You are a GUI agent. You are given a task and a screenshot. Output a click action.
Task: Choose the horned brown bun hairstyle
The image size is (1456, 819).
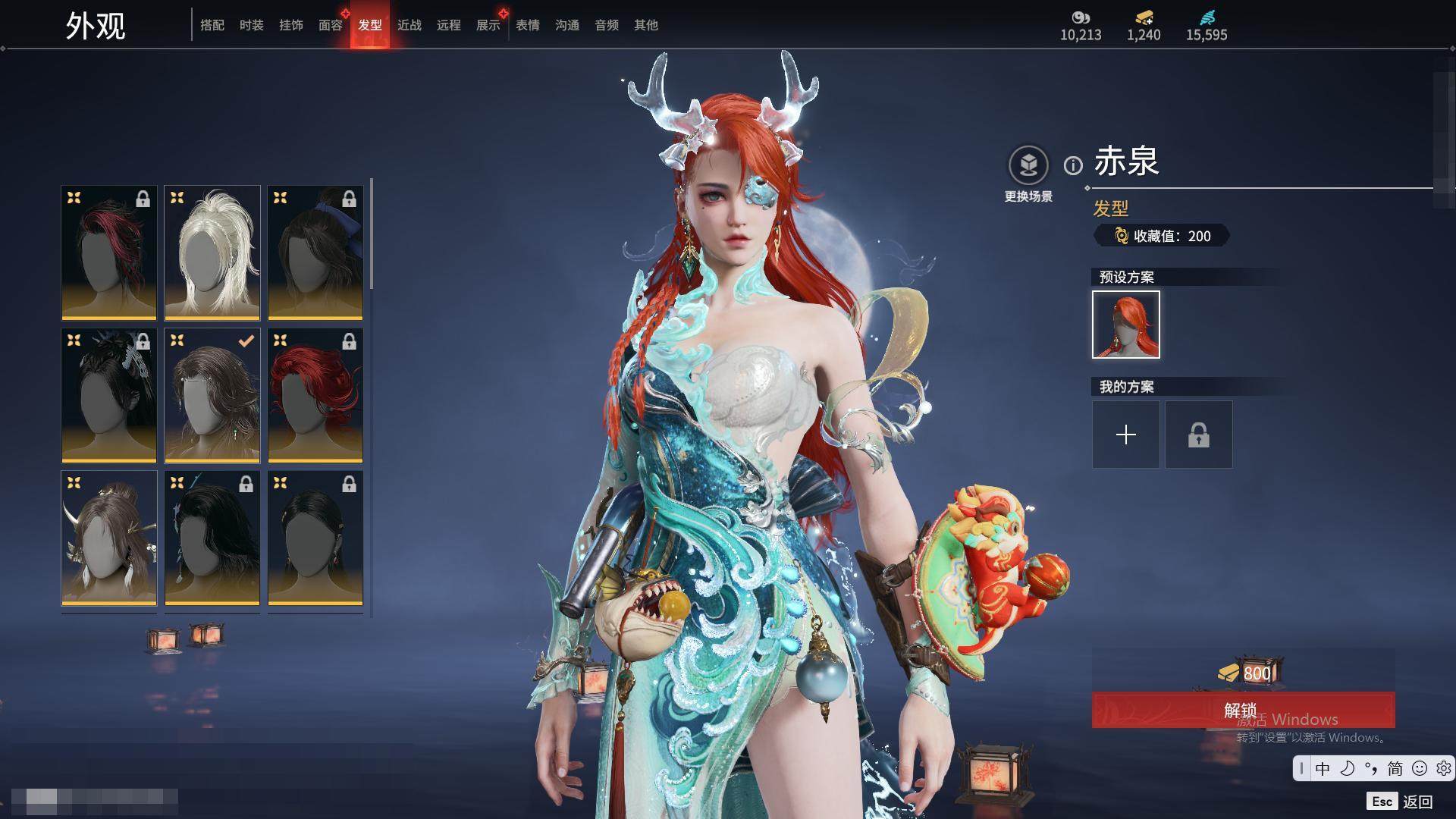point(109,538)
